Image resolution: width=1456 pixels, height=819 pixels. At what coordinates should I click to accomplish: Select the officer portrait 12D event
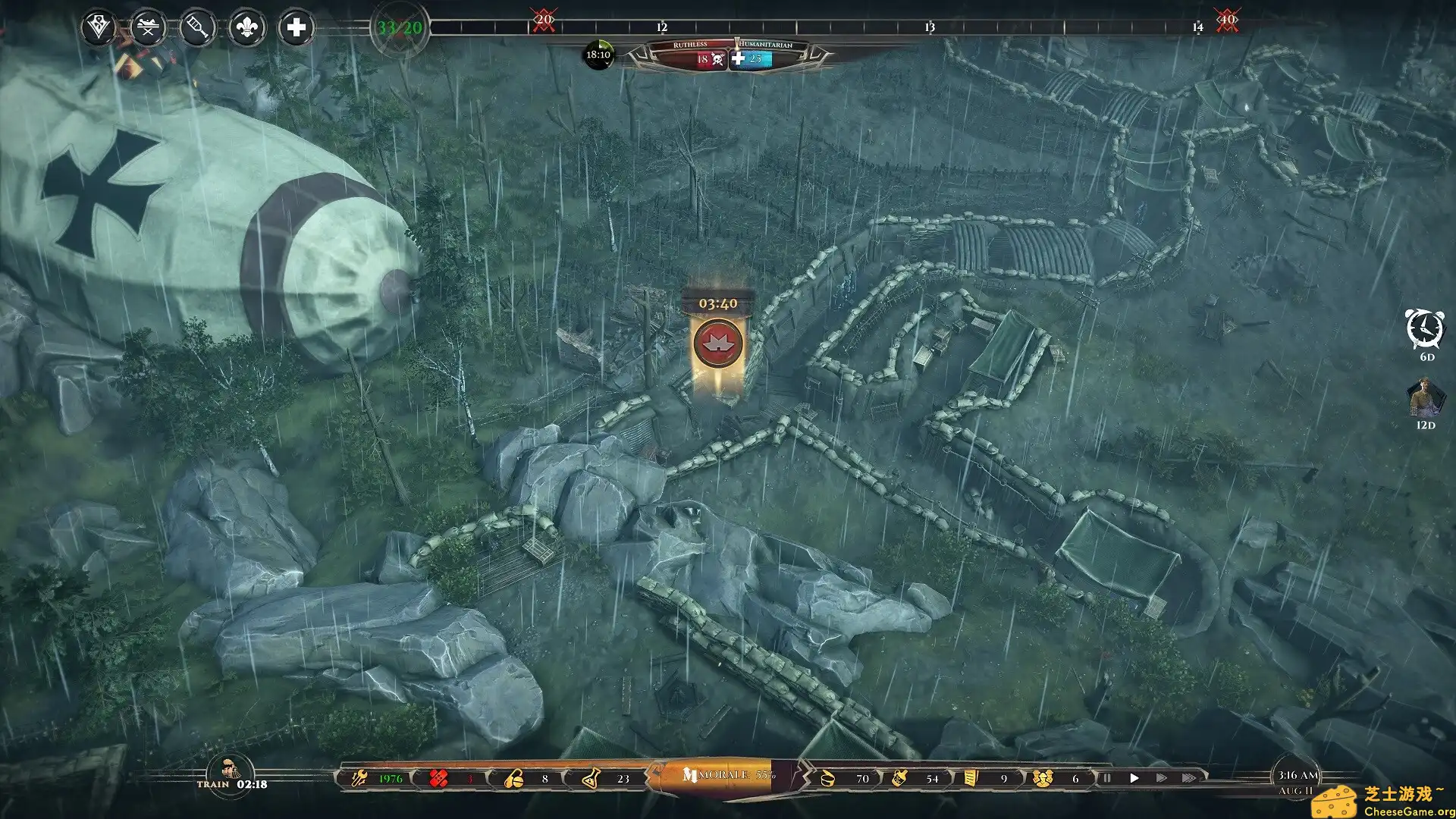[1425, 397]
